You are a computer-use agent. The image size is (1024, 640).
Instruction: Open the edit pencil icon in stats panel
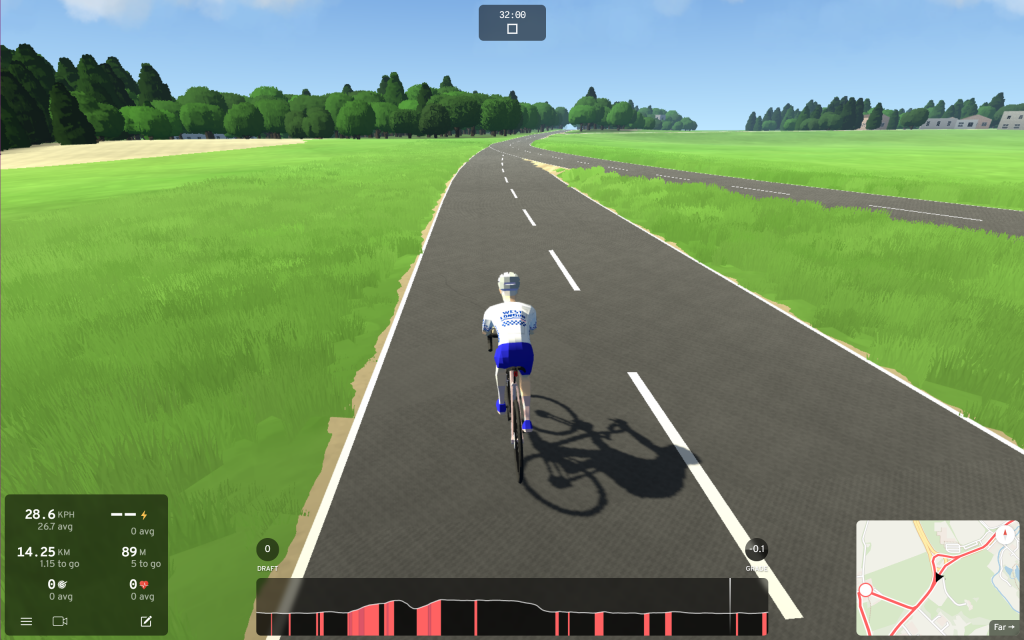click(x=146, y=621)
